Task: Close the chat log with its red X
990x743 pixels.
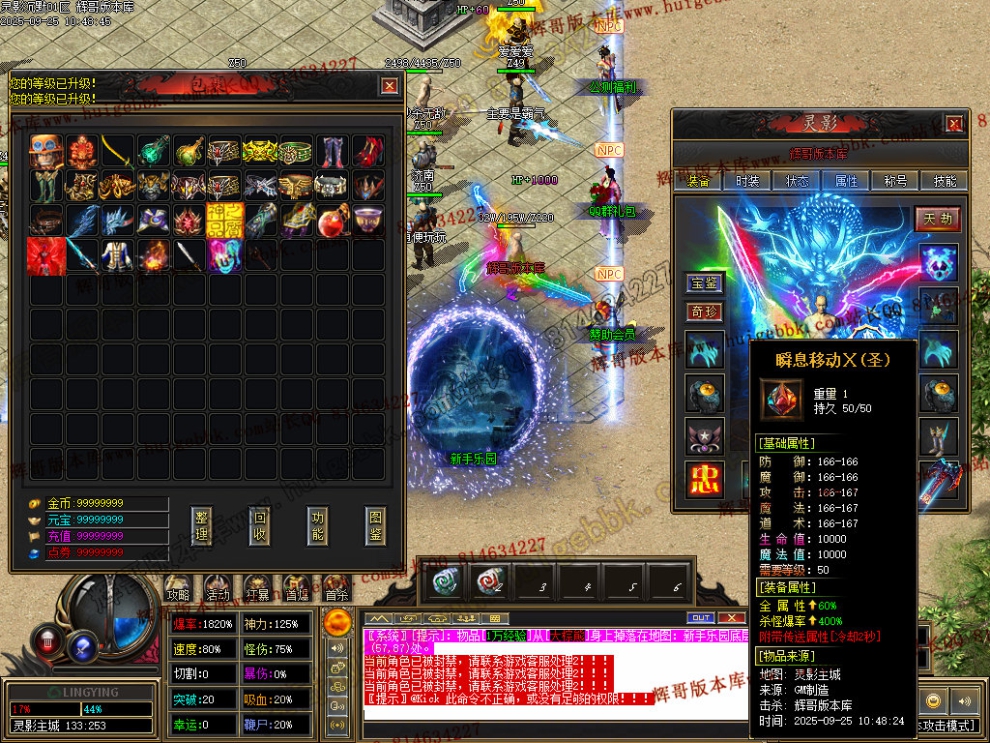Action: point(731,618)
